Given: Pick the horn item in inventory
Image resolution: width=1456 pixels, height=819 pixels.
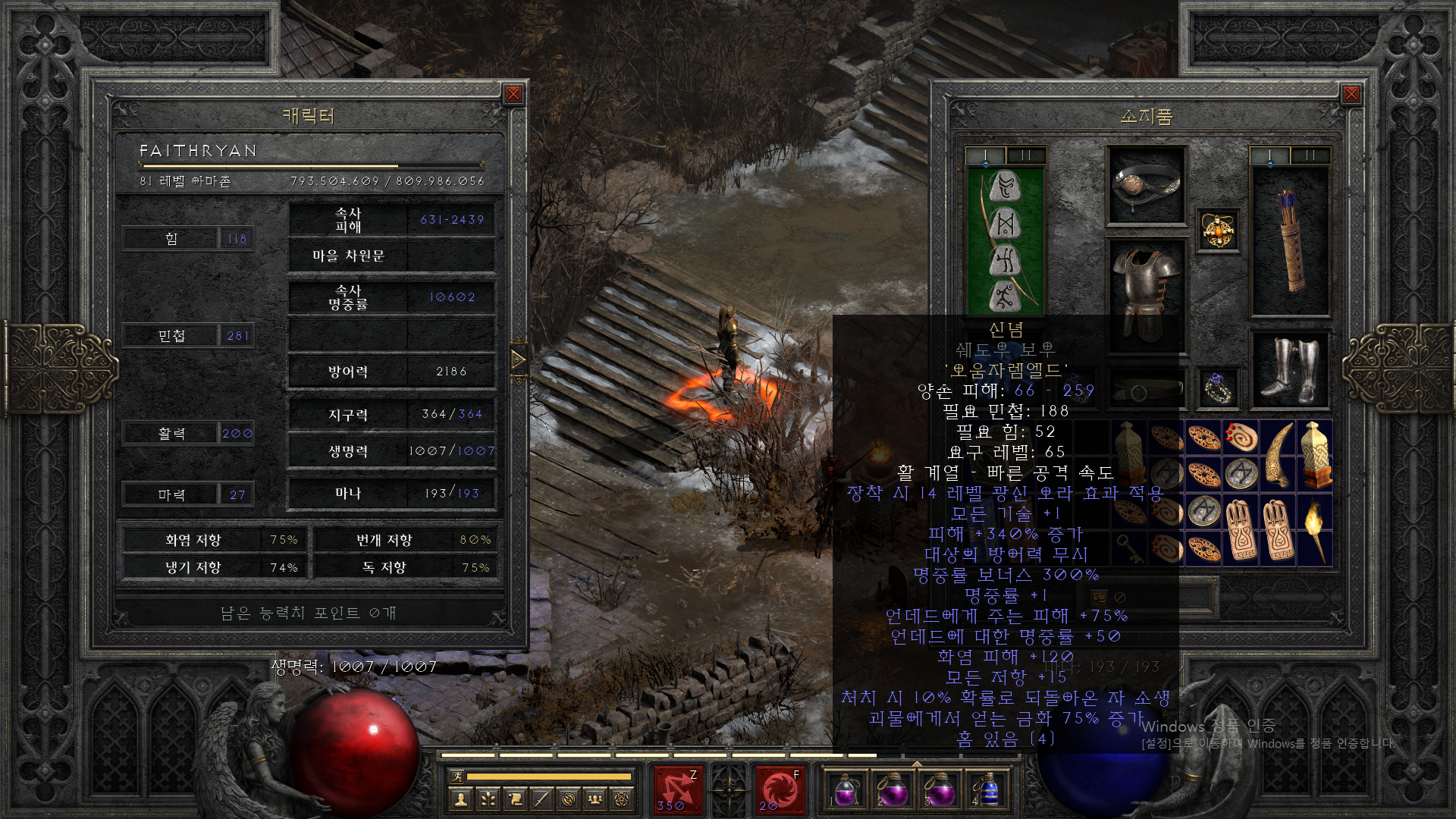Looking at the screenshot, I should (1278, 457).
